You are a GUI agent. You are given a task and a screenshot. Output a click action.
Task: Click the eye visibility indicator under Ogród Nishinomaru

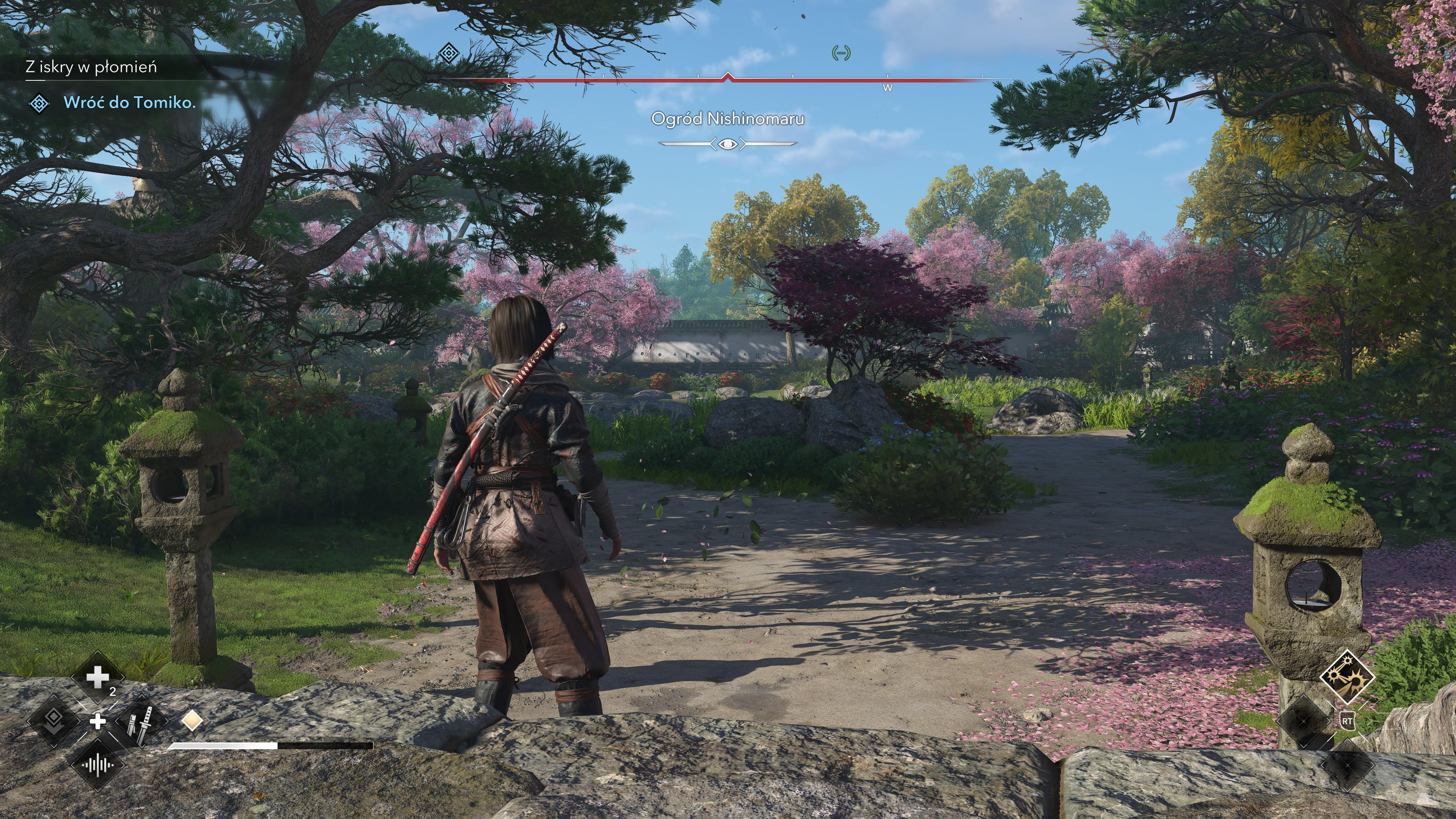728,144
